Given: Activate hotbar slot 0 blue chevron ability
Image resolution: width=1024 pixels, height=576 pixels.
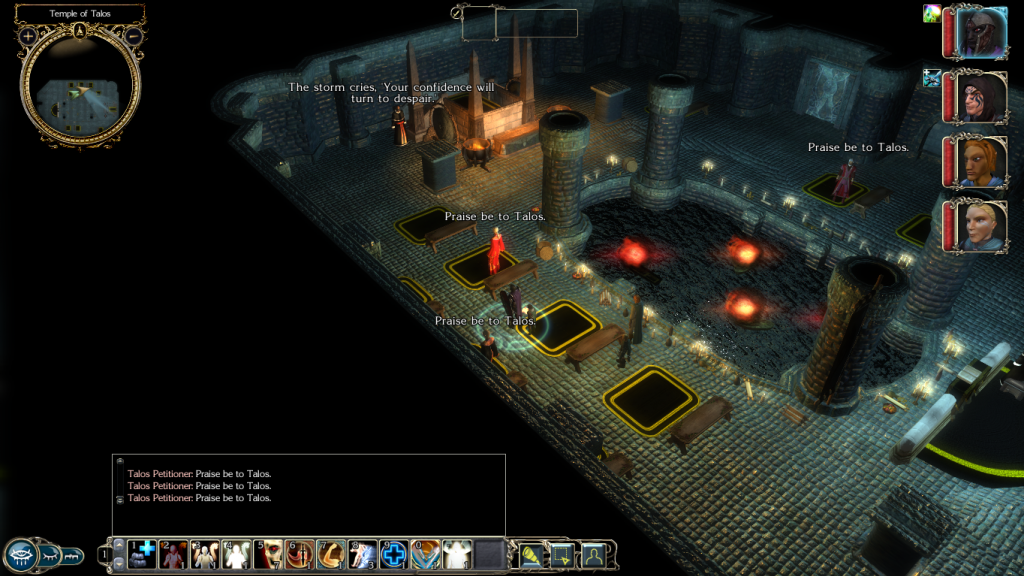Looking at the screenshot, I should pyautogui.click(x=426, y=554).
